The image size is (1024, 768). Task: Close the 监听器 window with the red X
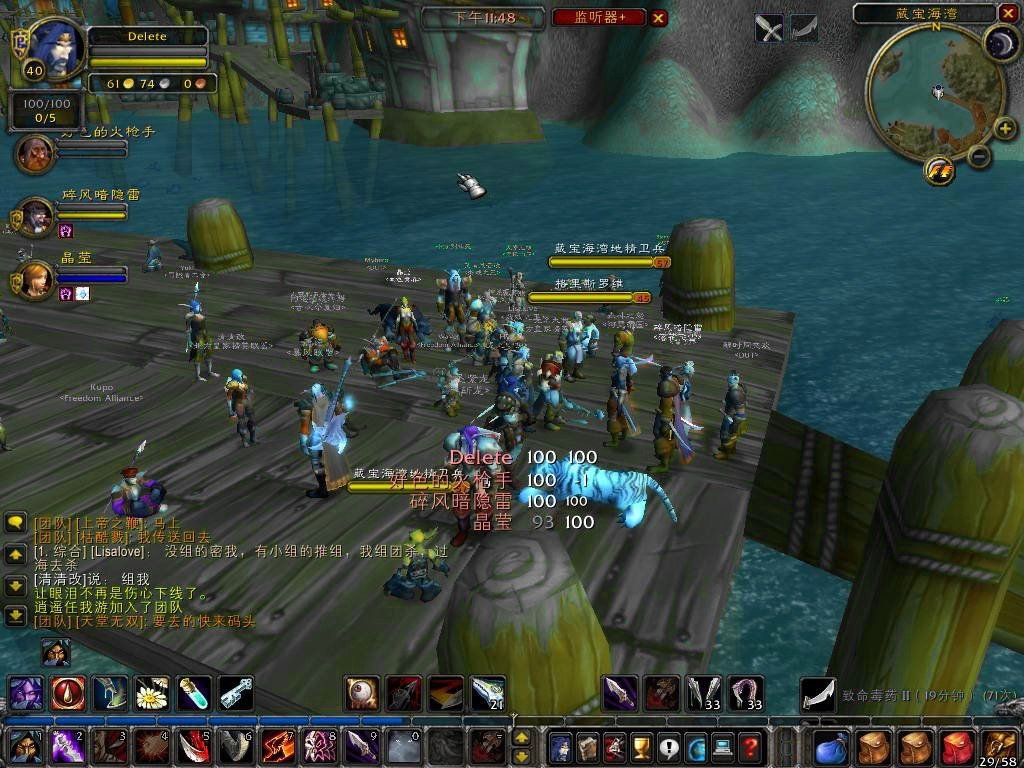(658, 17)
